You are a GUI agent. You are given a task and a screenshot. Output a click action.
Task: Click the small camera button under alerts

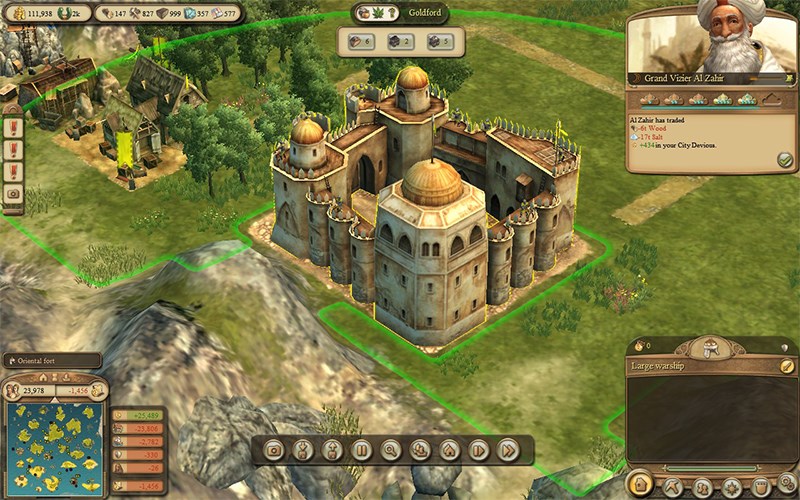[13, 194]
